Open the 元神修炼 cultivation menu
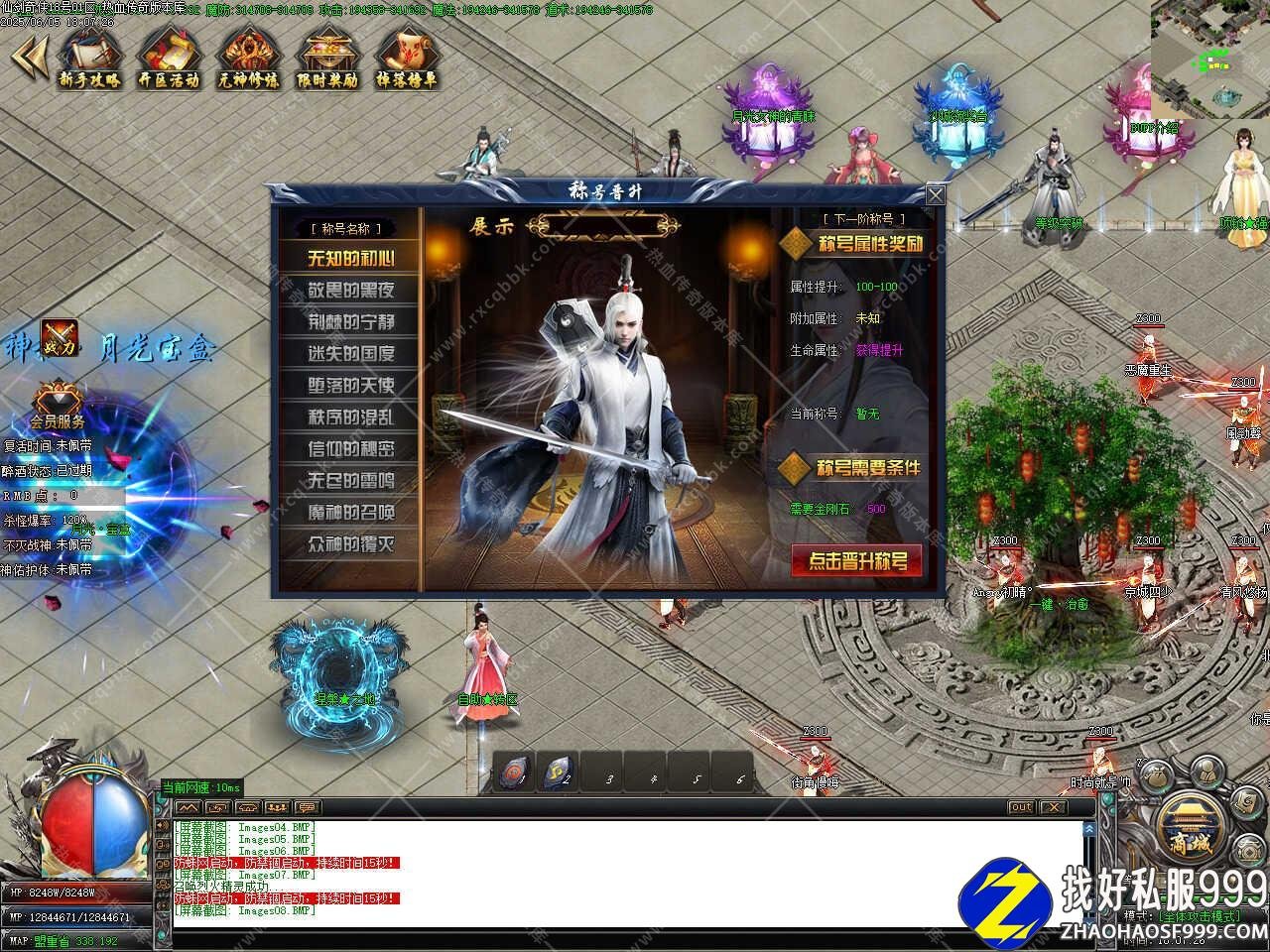The image size is (1270, 952). click(248, 59)
